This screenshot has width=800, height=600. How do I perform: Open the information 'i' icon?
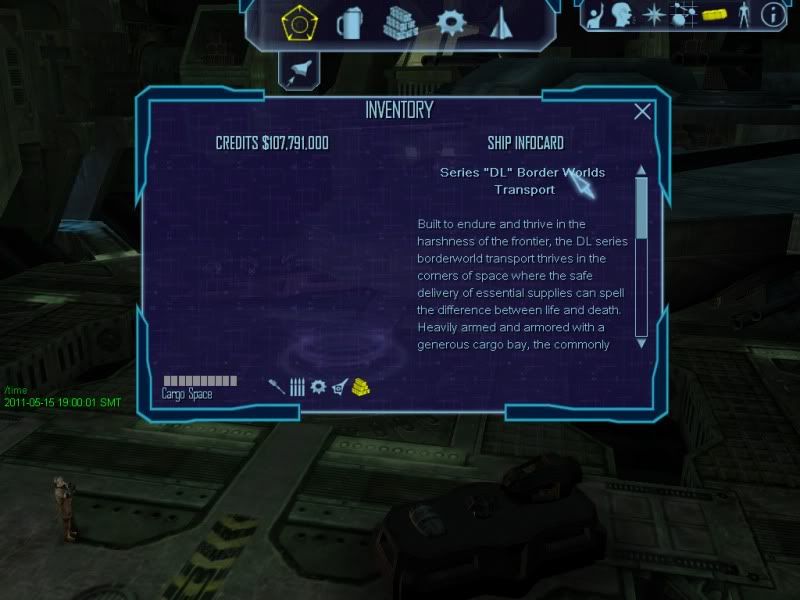point(772,15)
